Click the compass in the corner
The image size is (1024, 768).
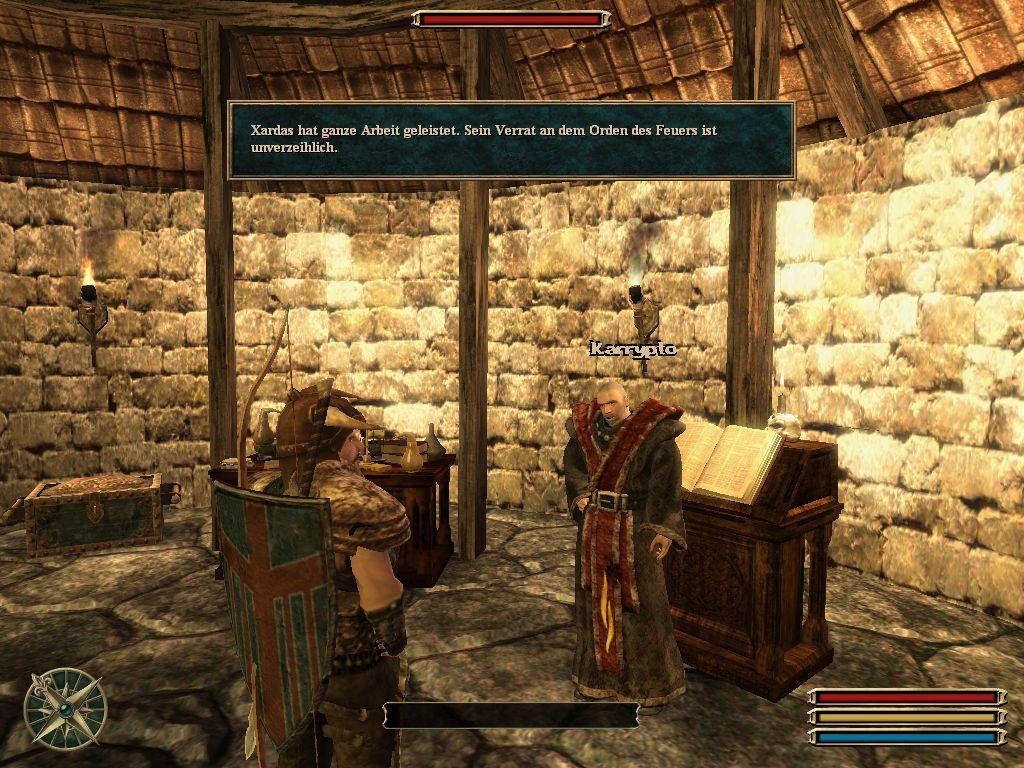coord(65,708)
